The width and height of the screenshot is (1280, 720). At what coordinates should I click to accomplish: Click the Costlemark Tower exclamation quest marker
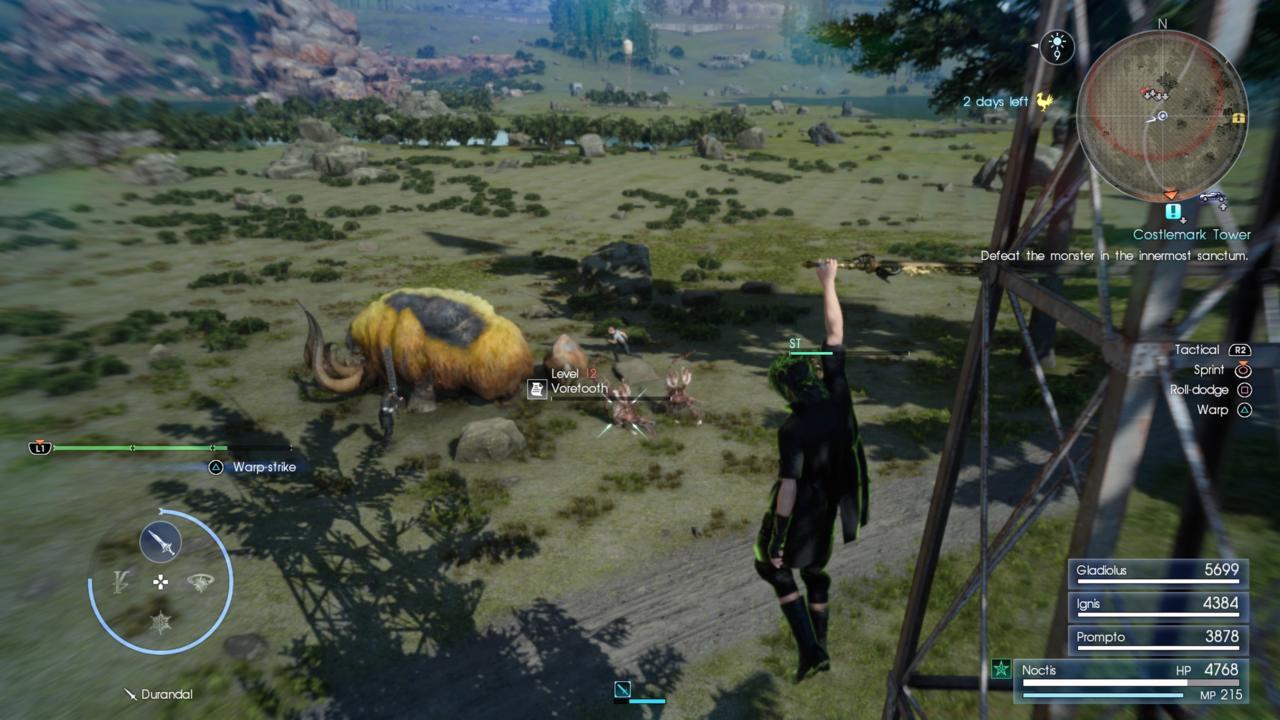1172,212
